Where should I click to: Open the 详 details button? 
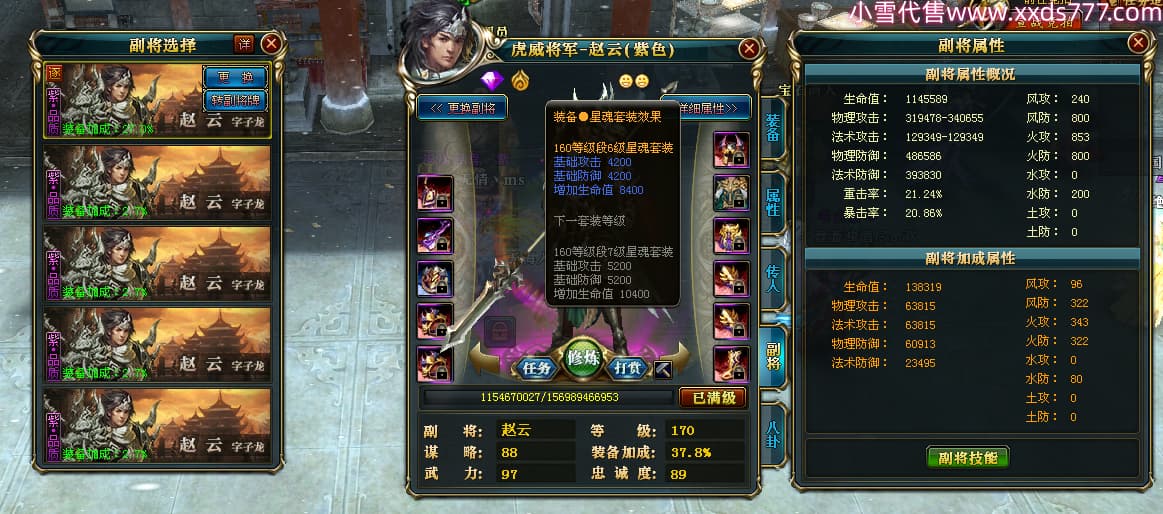(244, 43)
